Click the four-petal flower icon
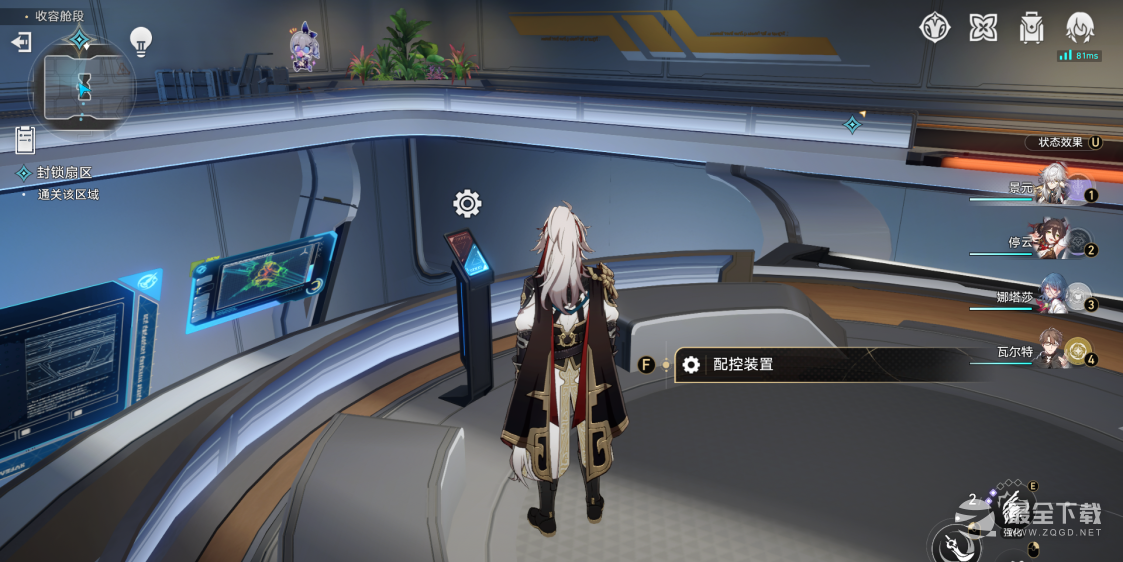 click(983, 28)
